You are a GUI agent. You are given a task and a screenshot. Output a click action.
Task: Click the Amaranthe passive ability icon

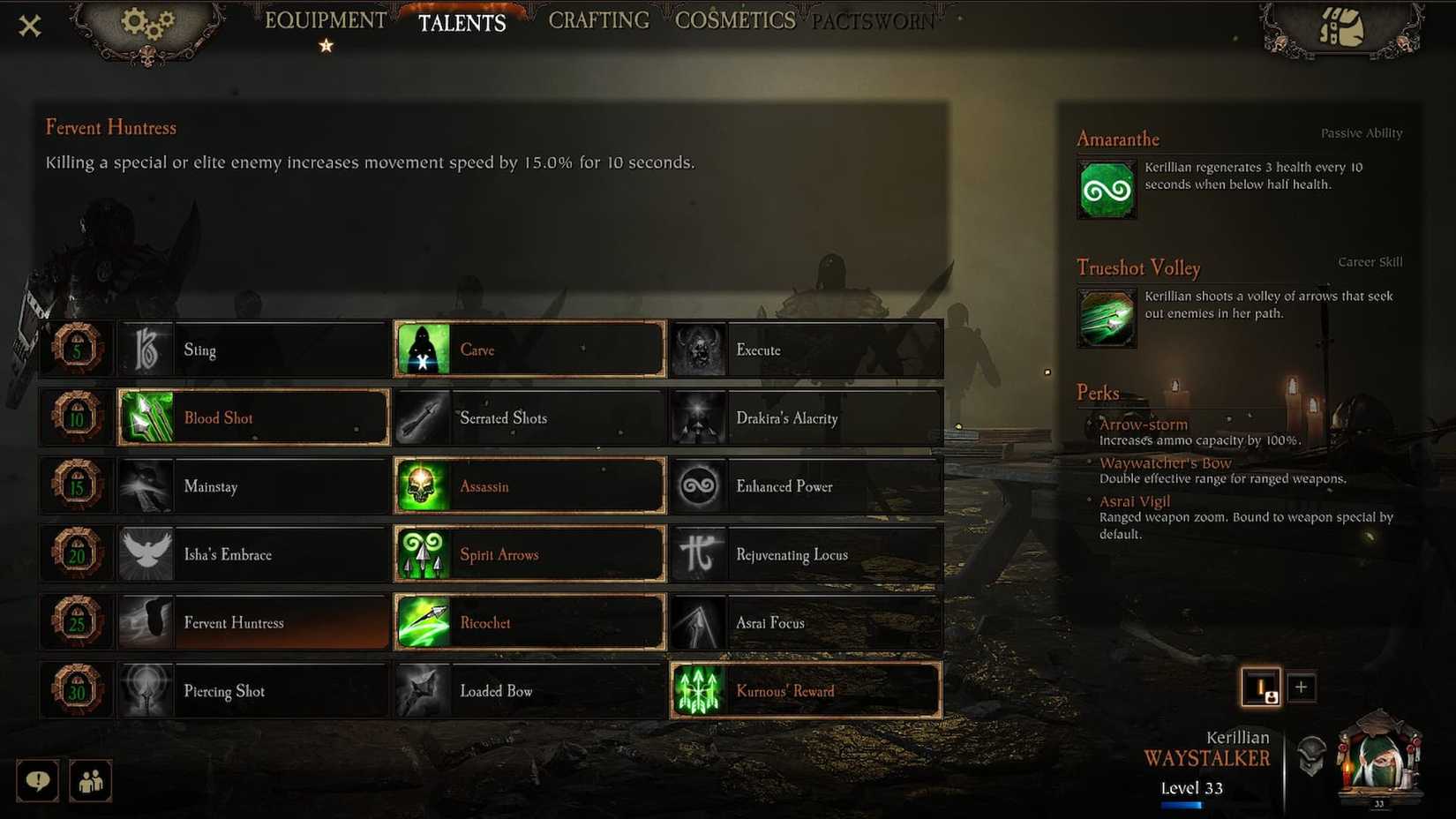click(x=1107, y=188)
